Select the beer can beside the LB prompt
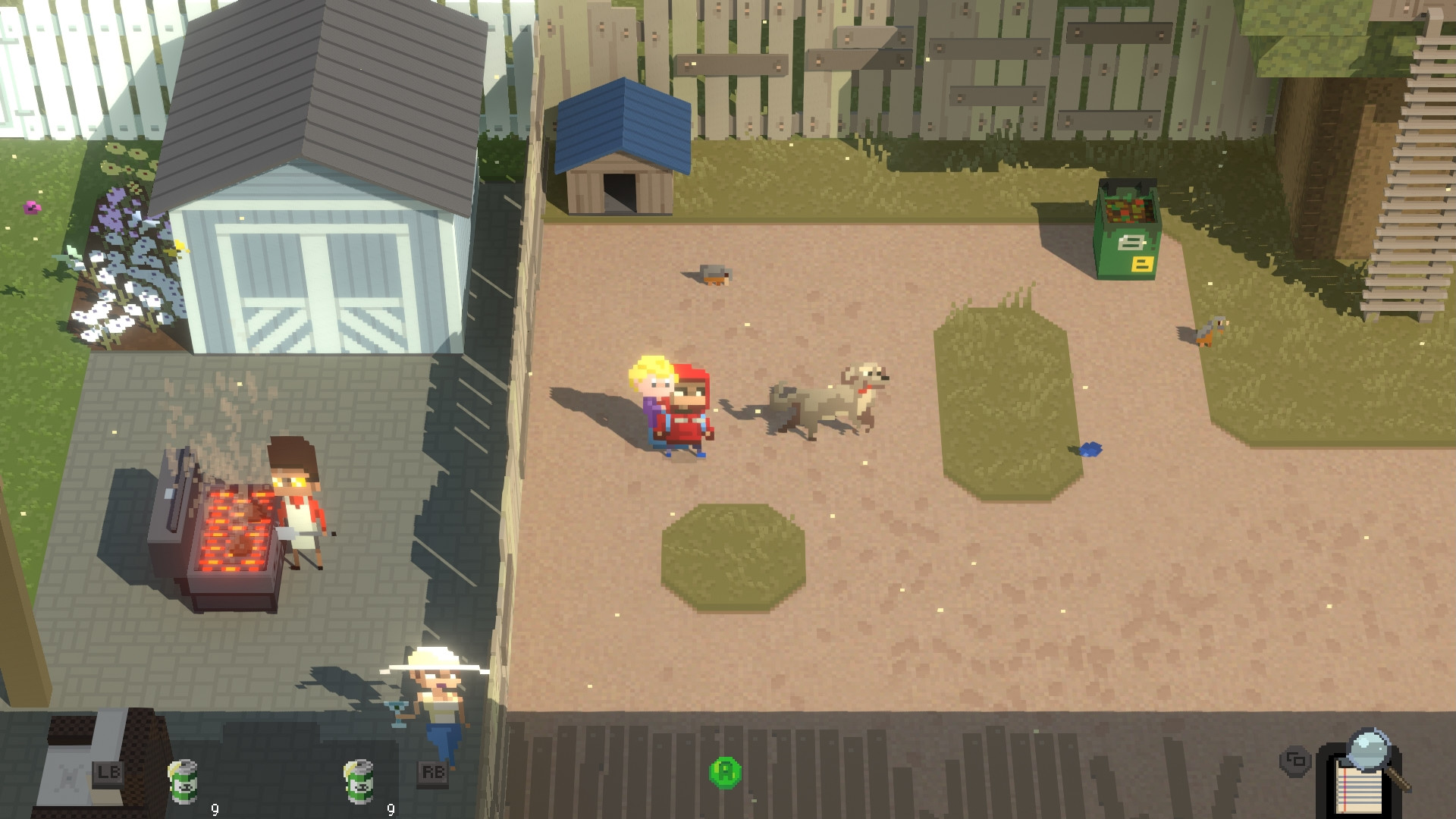Image resolution: width=1456 pixels, height=819 pixels. (x=184, y=780)
